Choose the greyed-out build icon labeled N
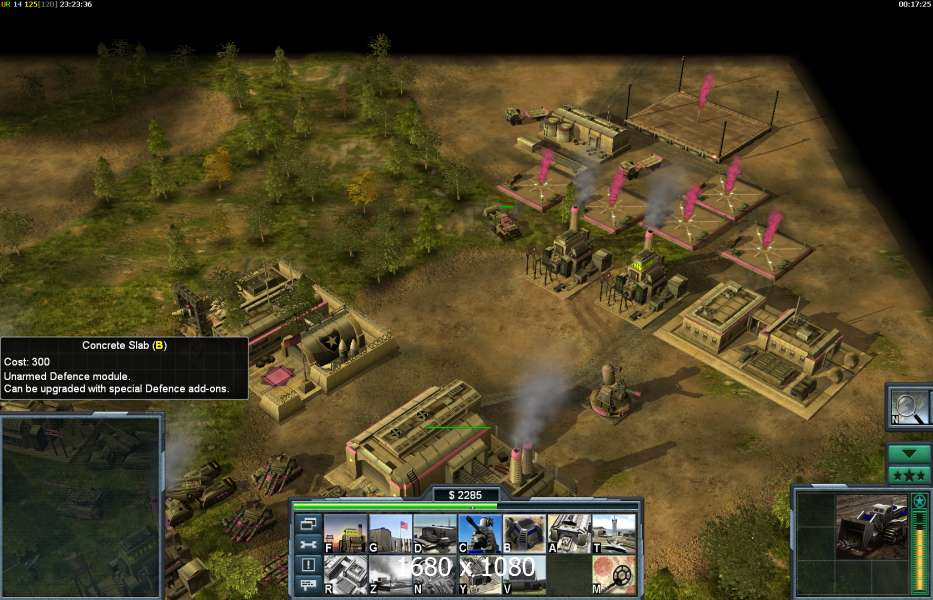This screenshot has height=600, width=933. (x=434, y=575)
